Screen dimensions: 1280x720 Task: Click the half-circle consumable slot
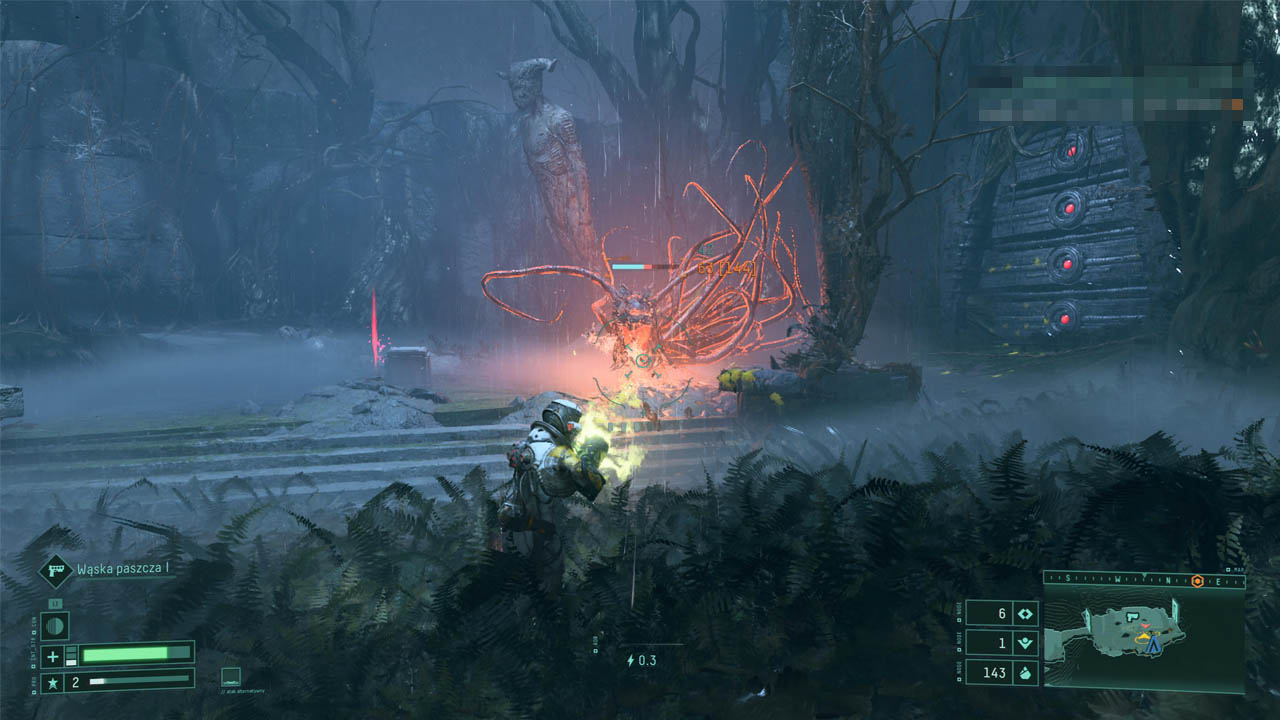pyautogui.click(x=55, y=625)
